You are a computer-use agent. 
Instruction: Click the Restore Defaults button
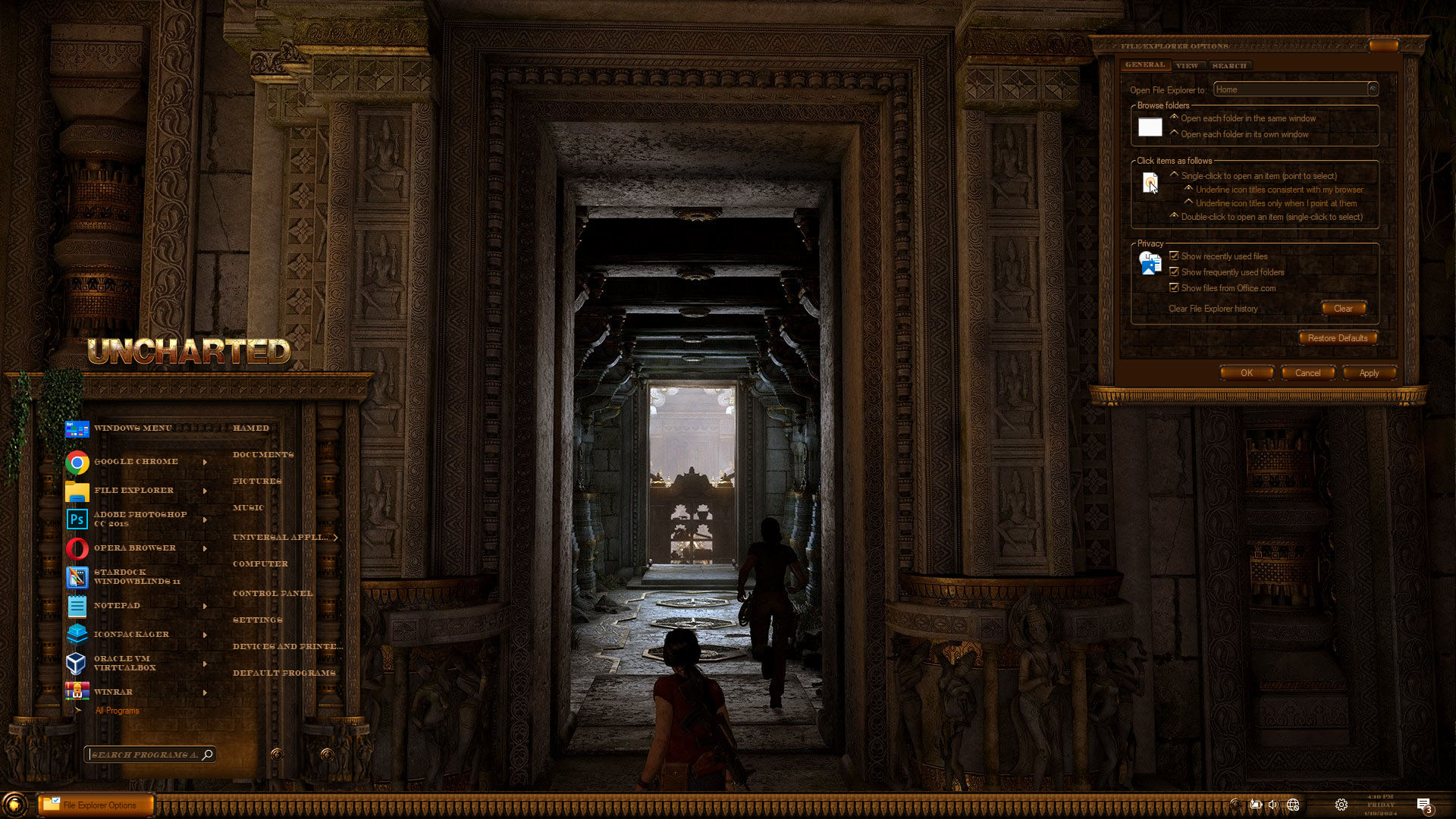tap(1337, 338)
